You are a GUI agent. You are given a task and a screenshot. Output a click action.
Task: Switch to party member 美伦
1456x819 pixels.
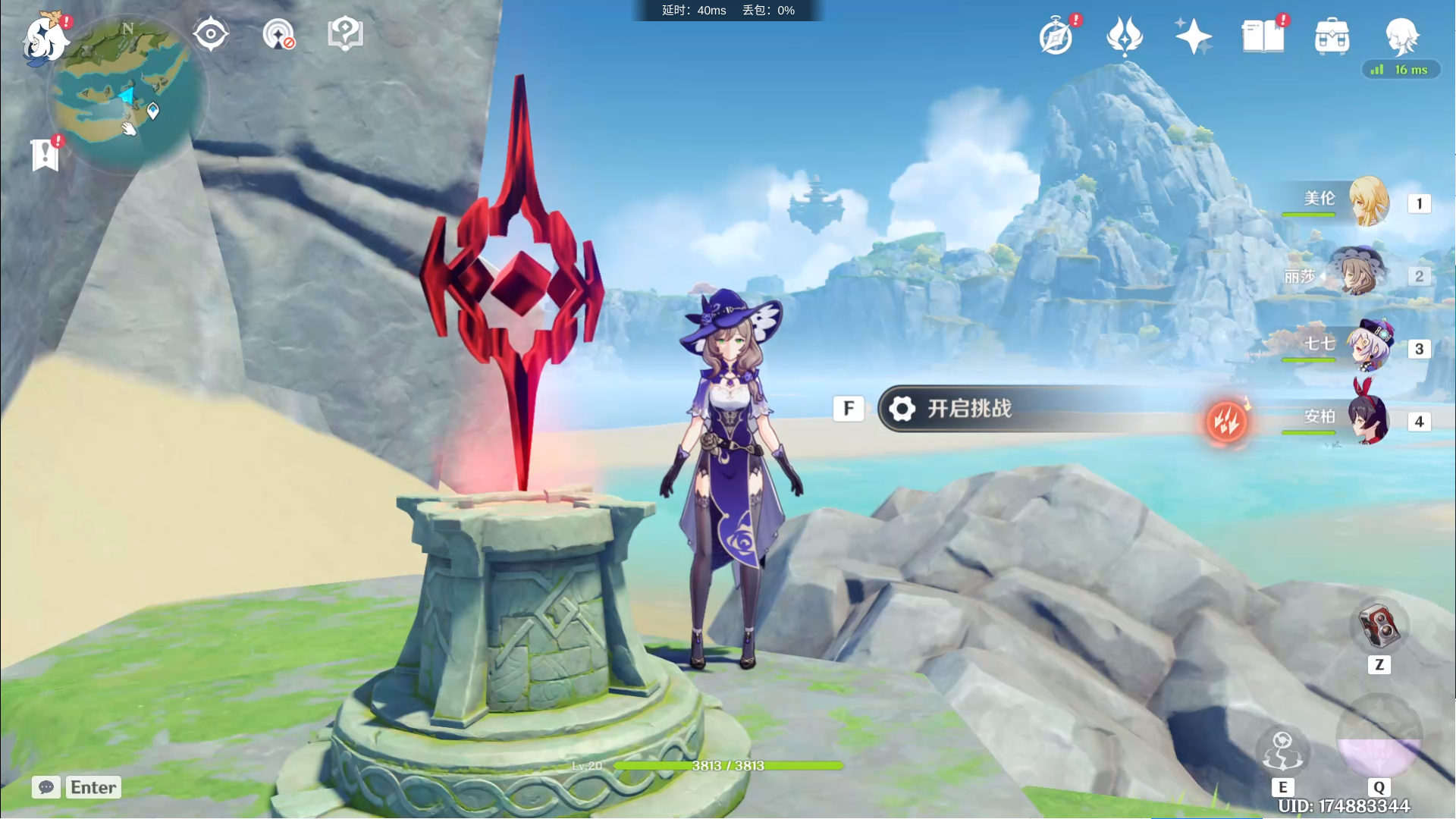1368,202
